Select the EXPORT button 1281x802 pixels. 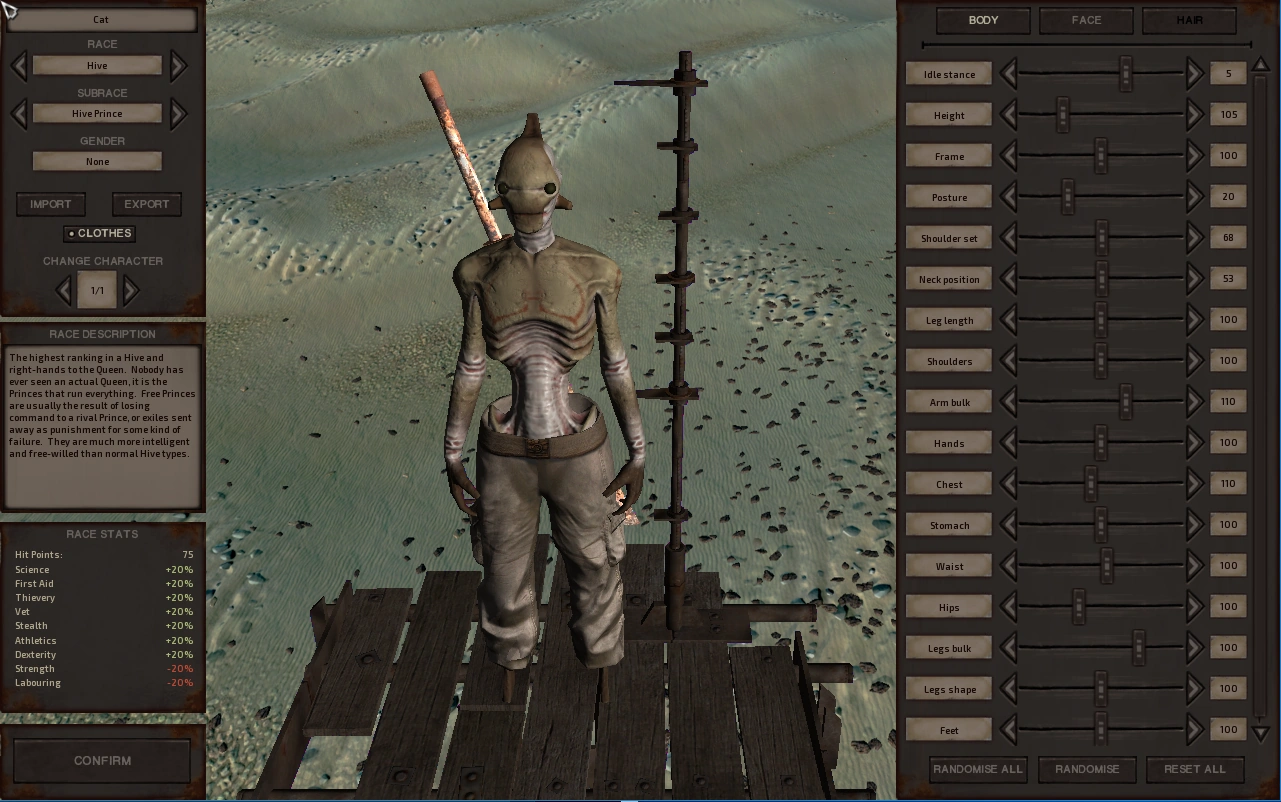(146, 204)
